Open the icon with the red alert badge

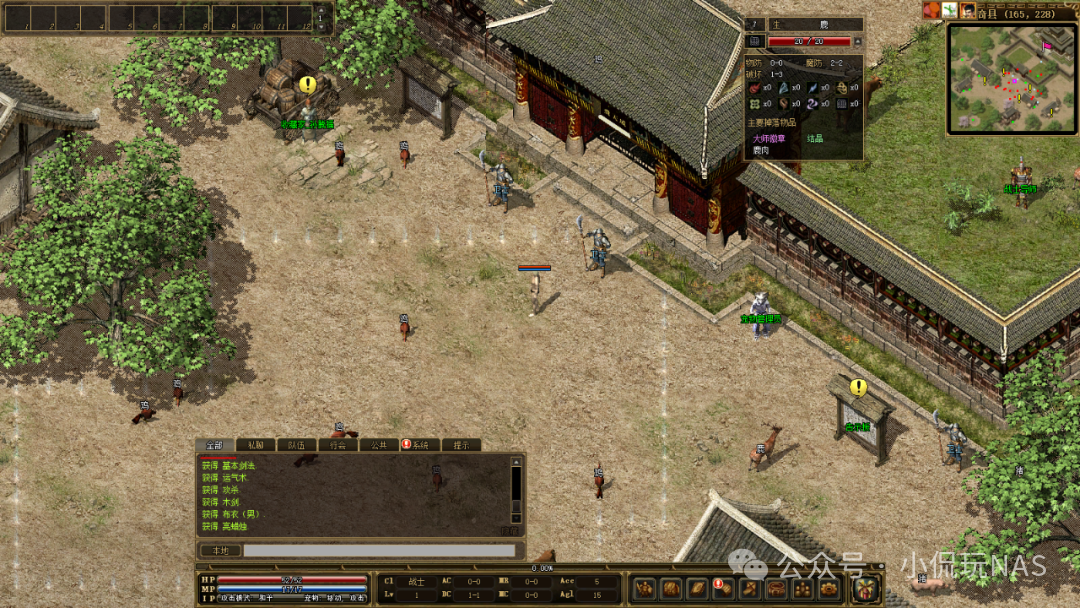723,588
